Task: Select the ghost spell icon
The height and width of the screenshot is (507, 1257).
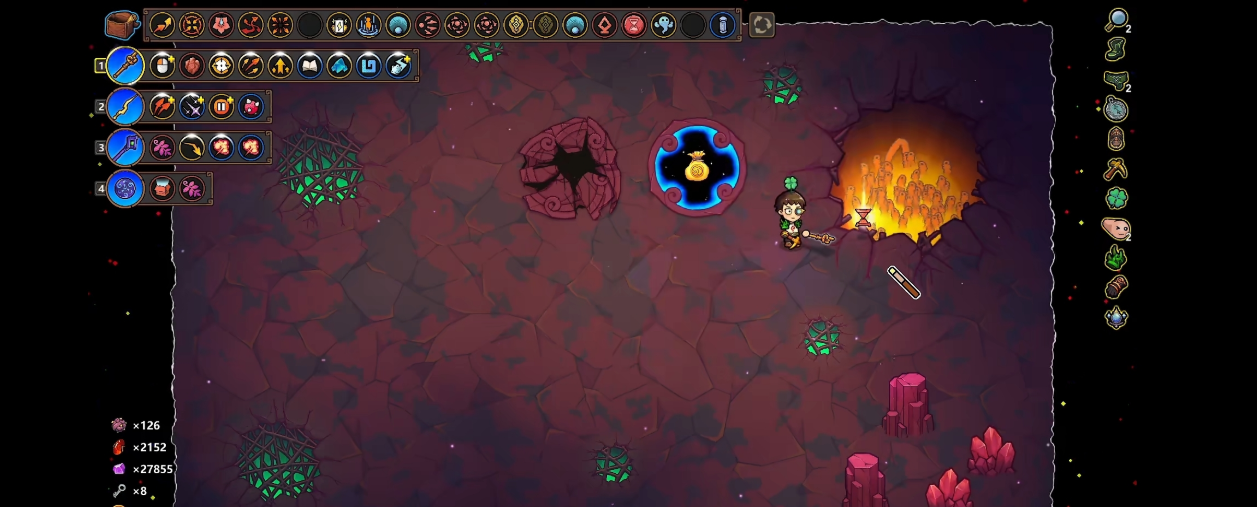Action: tap(663, 25)
